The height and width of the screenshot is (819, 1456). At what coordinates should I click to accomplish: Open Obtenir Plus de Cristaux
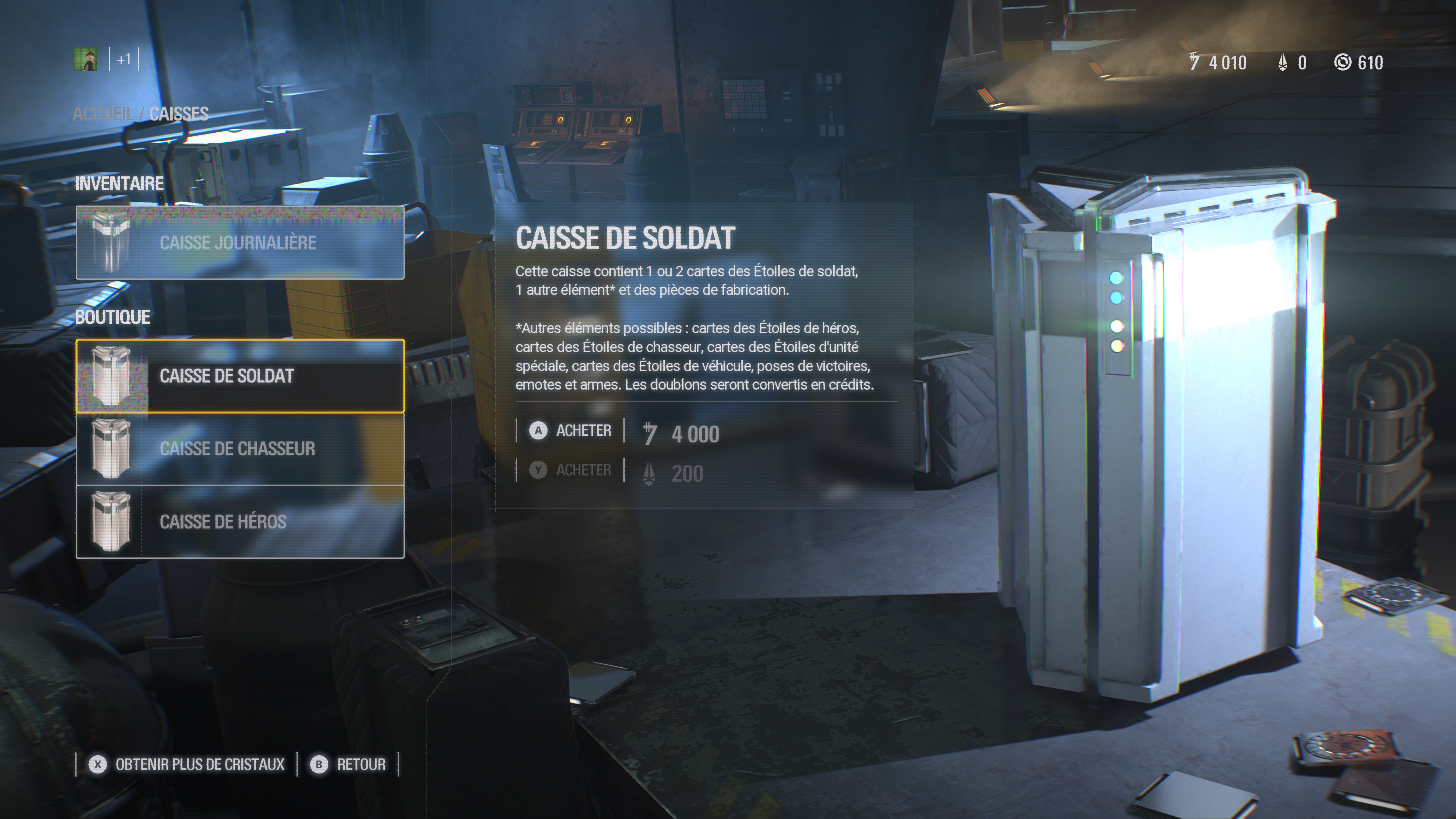pos(187,765)
